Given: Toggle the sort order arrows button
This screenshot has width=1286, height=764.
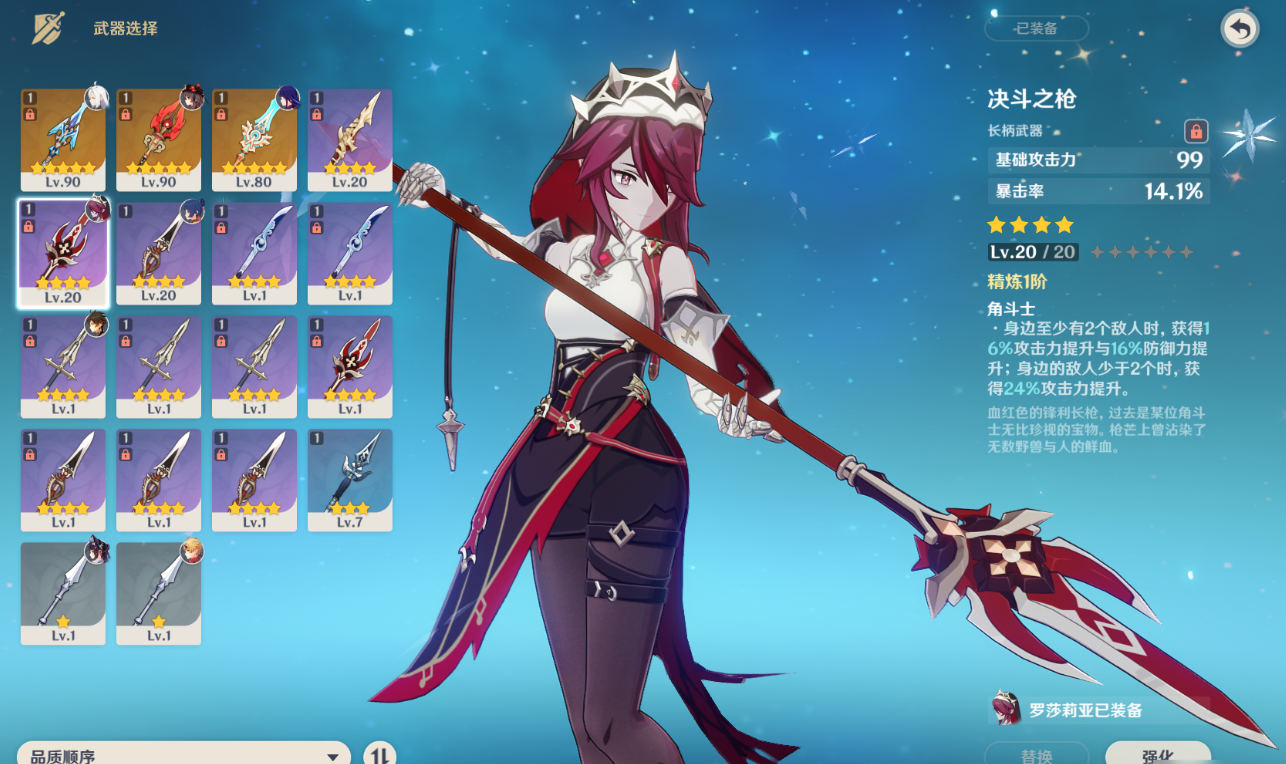Looking at the screenshot, I should click(x=379, y=755).
